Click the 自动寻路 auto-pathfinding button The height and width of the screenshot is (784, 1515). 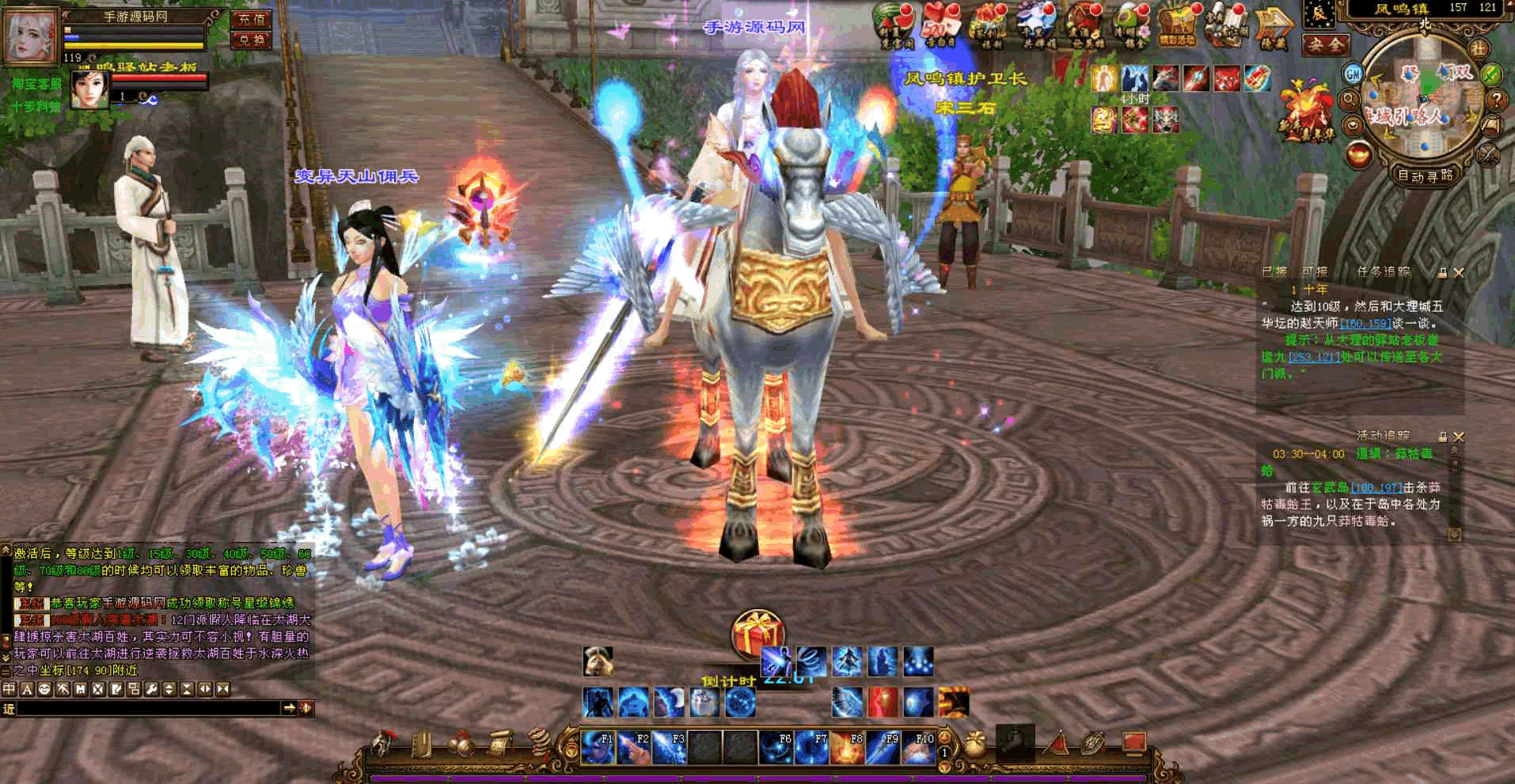[1426, 176]
